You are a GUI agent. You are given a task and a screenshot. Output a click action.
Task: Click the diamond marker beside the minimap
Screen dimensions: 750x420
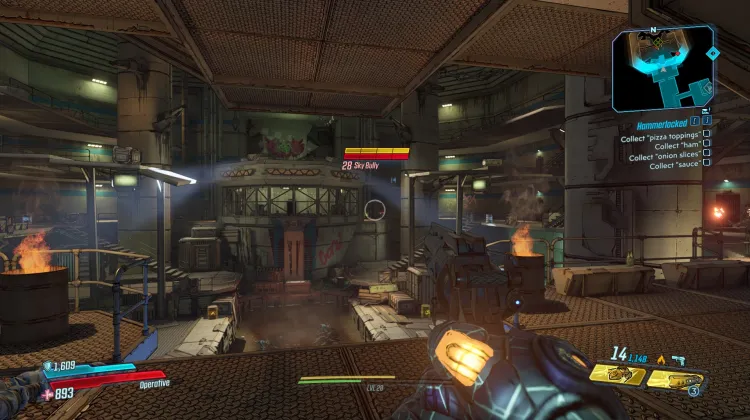tap(712, 52)
